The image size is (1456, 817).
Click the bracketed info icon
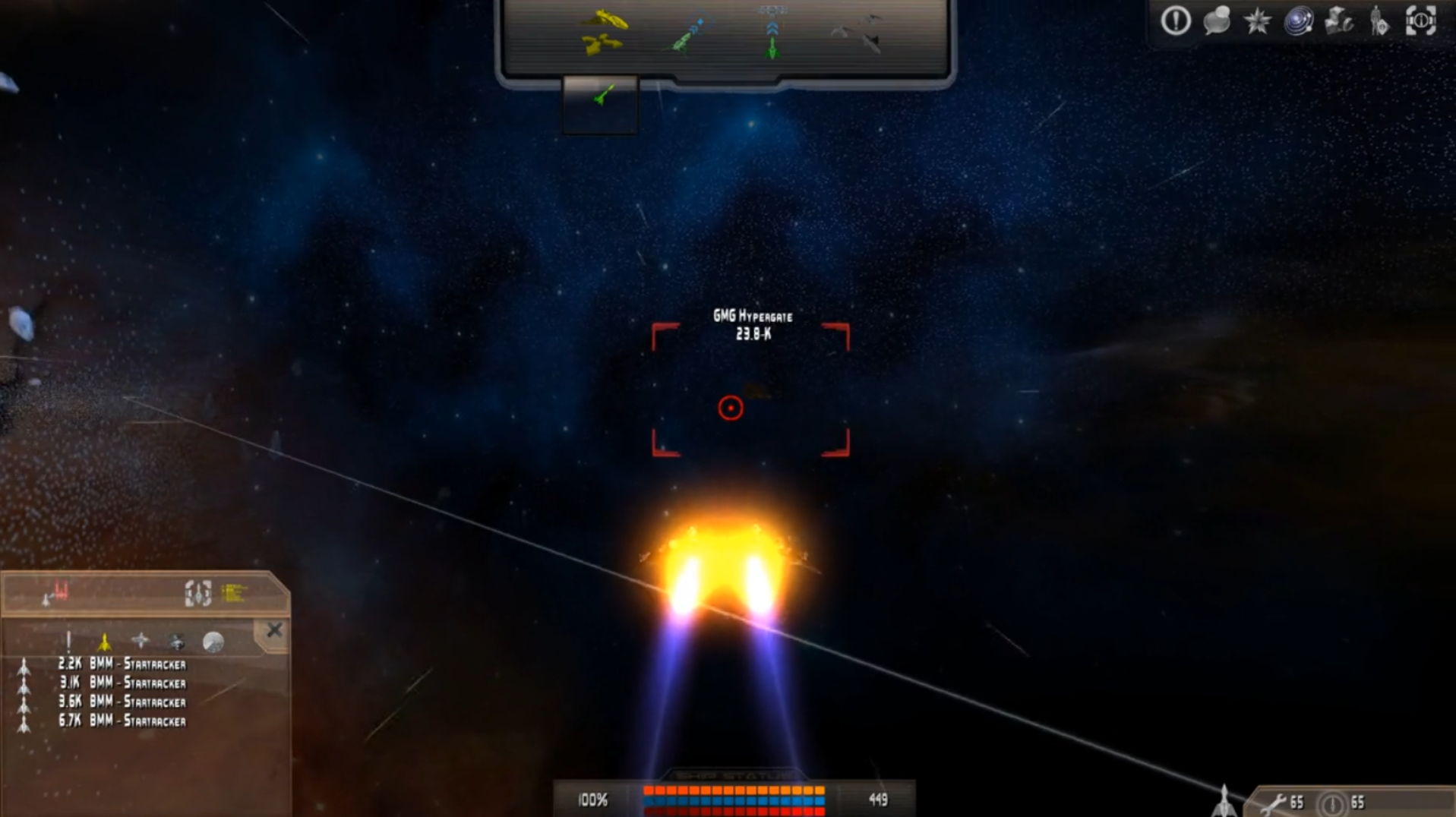[1420, 21]
